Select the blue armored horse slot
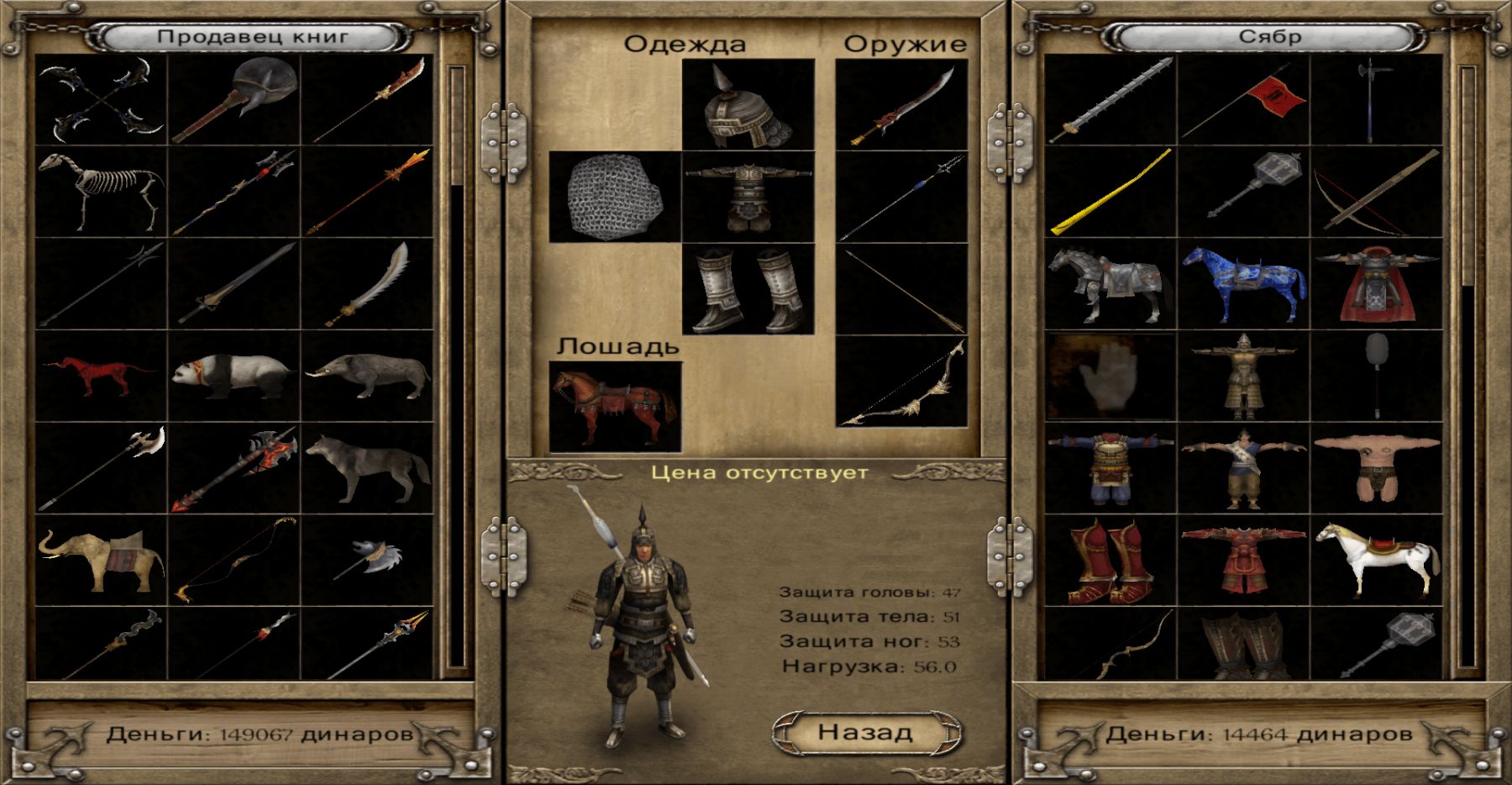 tap(1243, 284)
